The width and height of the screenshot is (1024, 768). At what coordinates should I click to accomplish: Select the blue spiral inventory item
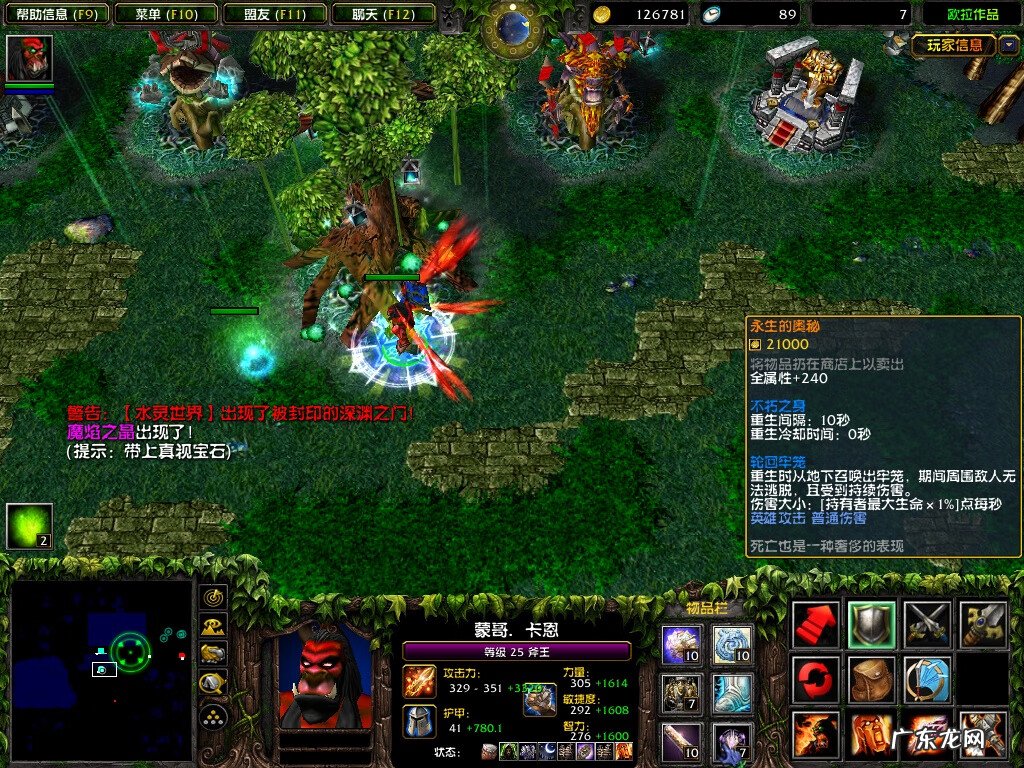(733, 645)
